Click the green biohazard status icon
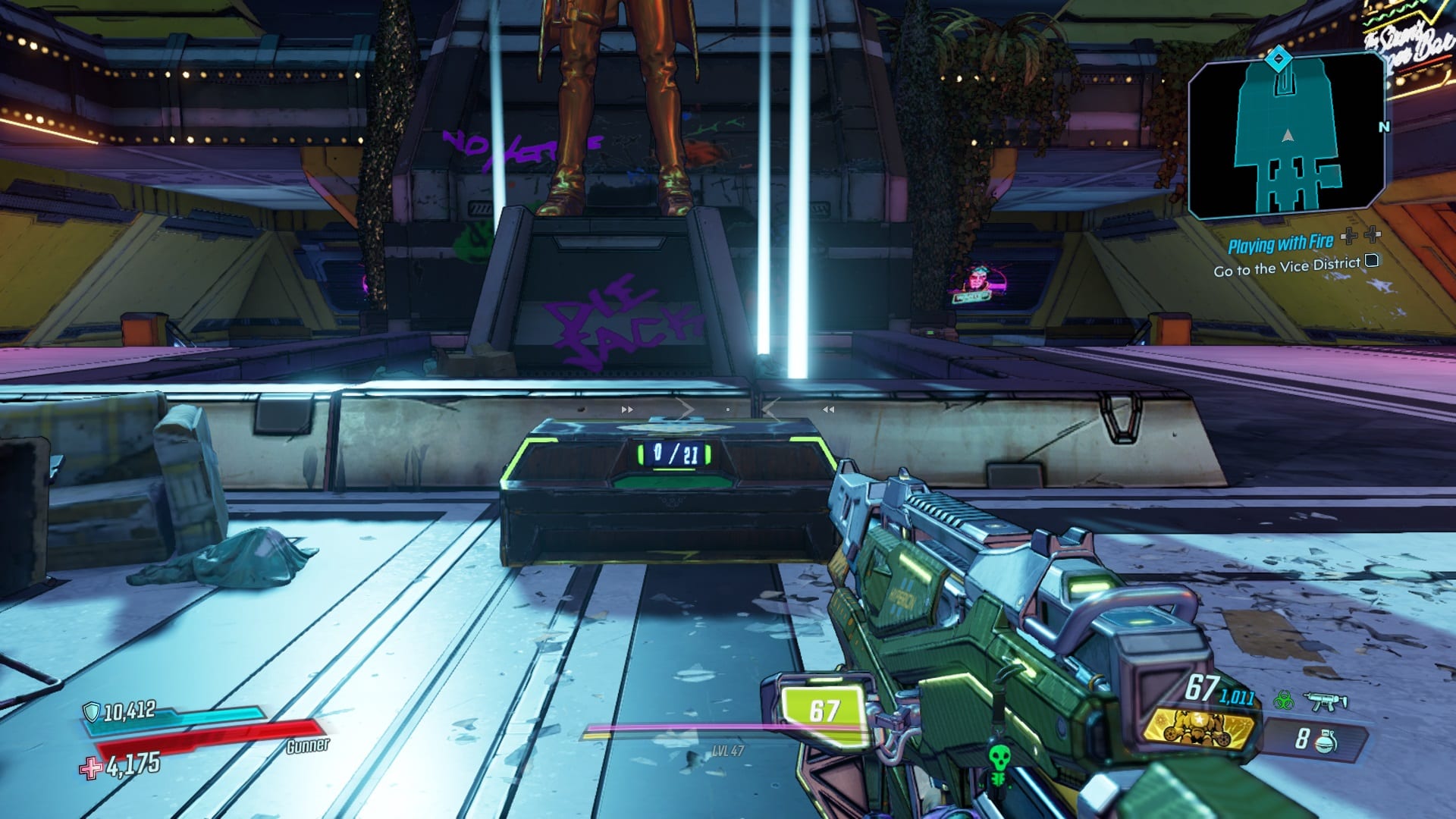This screenshot has width=1456, height=819. 1284,700
